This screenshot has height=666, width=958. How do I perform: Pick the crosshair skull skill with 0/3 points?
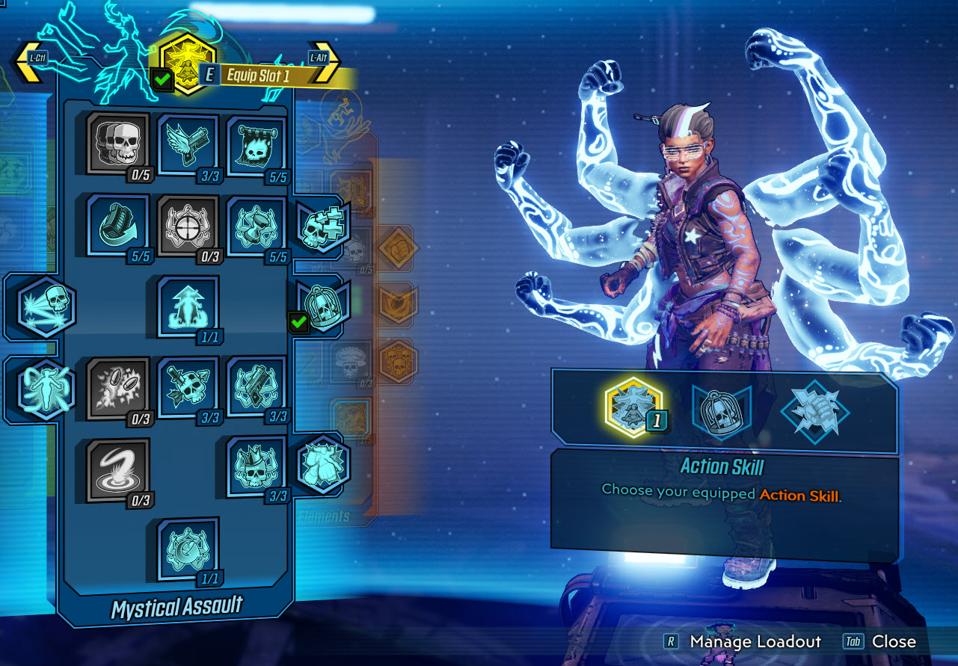[x=187, y=223]
